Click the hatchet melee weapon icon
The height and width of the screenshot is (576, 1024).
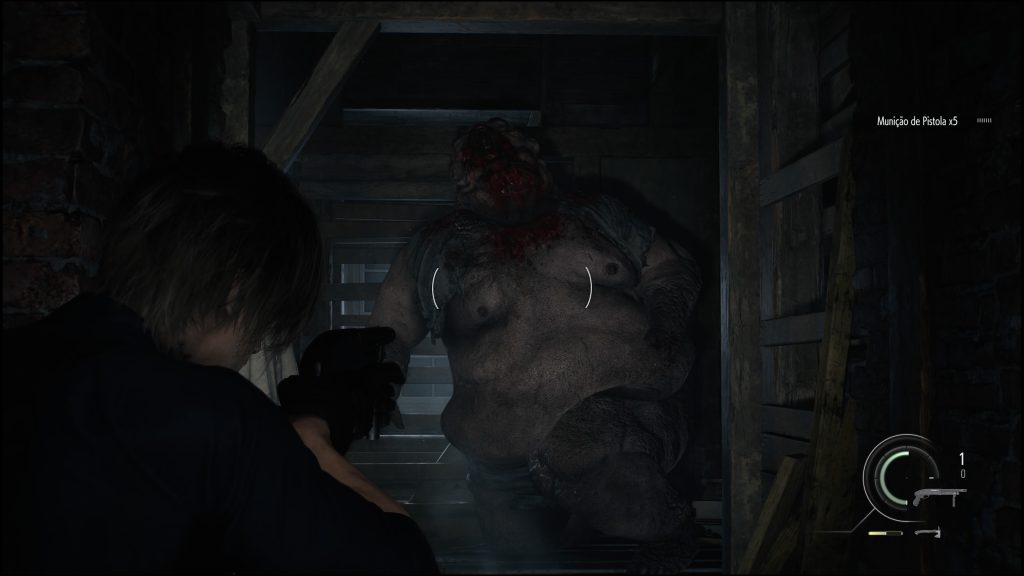click(932, 534)
